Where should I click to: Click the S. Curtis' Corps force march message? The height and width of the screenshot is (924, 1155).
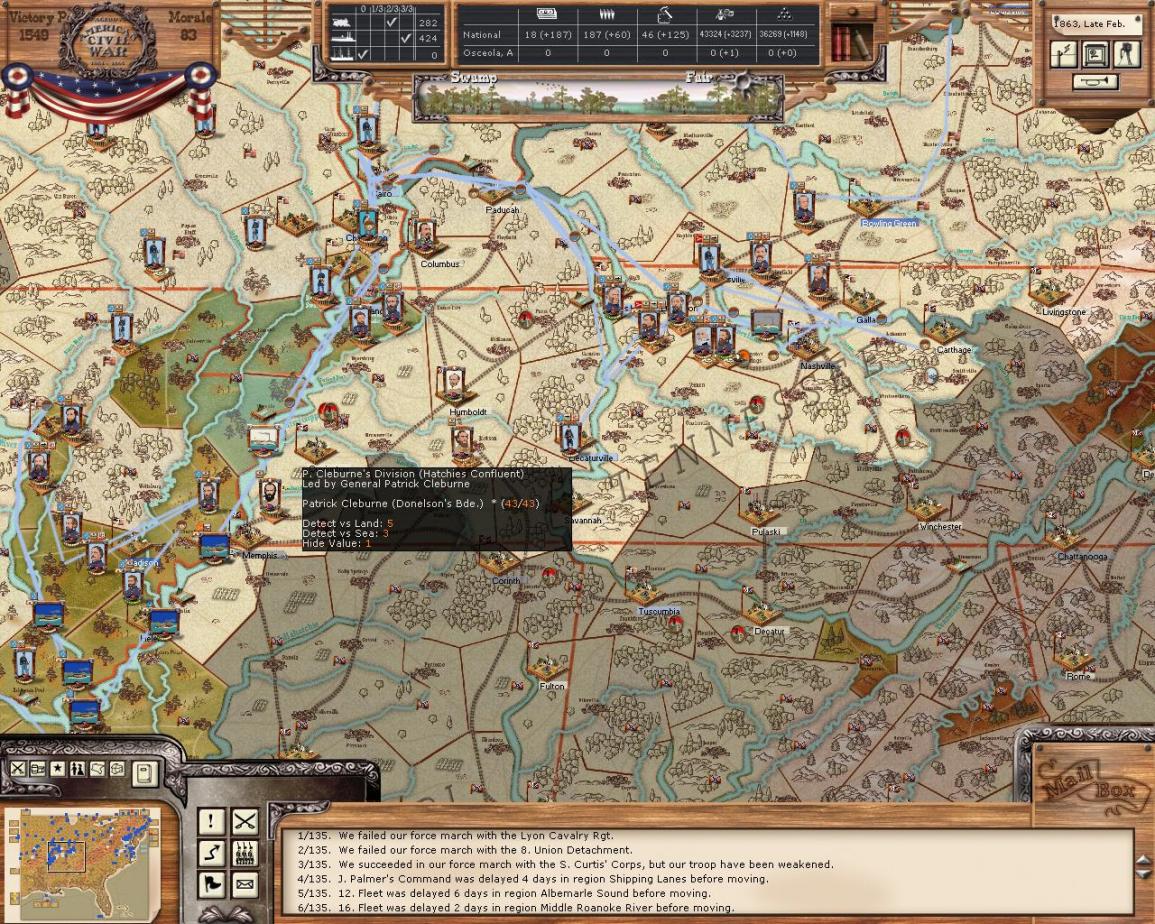(x=585, y=864)
